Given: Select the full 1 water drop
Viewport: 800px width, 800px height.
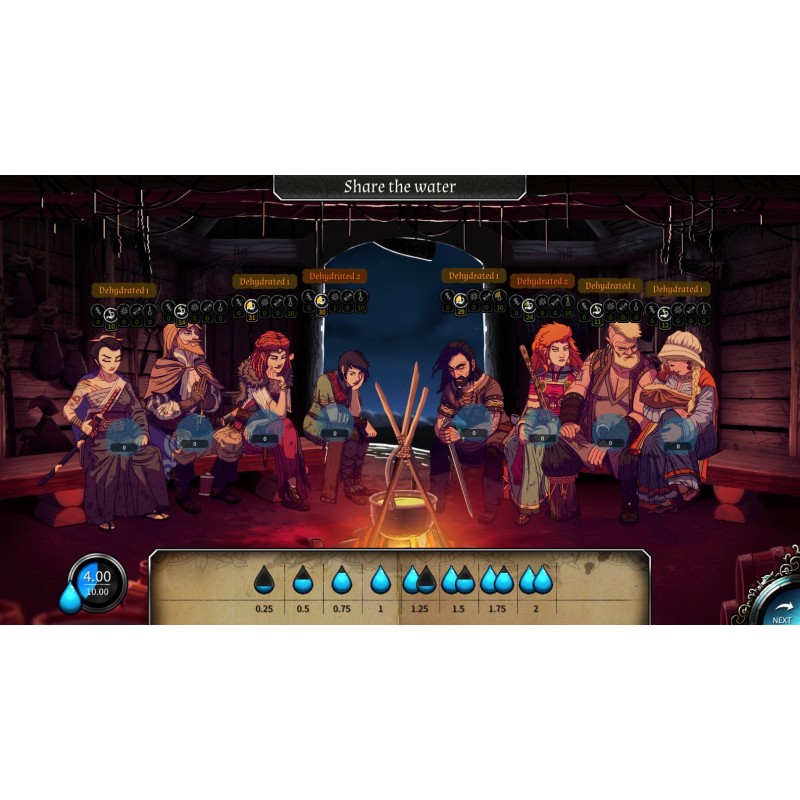Looking at the screenshot, I should [380, 579].
